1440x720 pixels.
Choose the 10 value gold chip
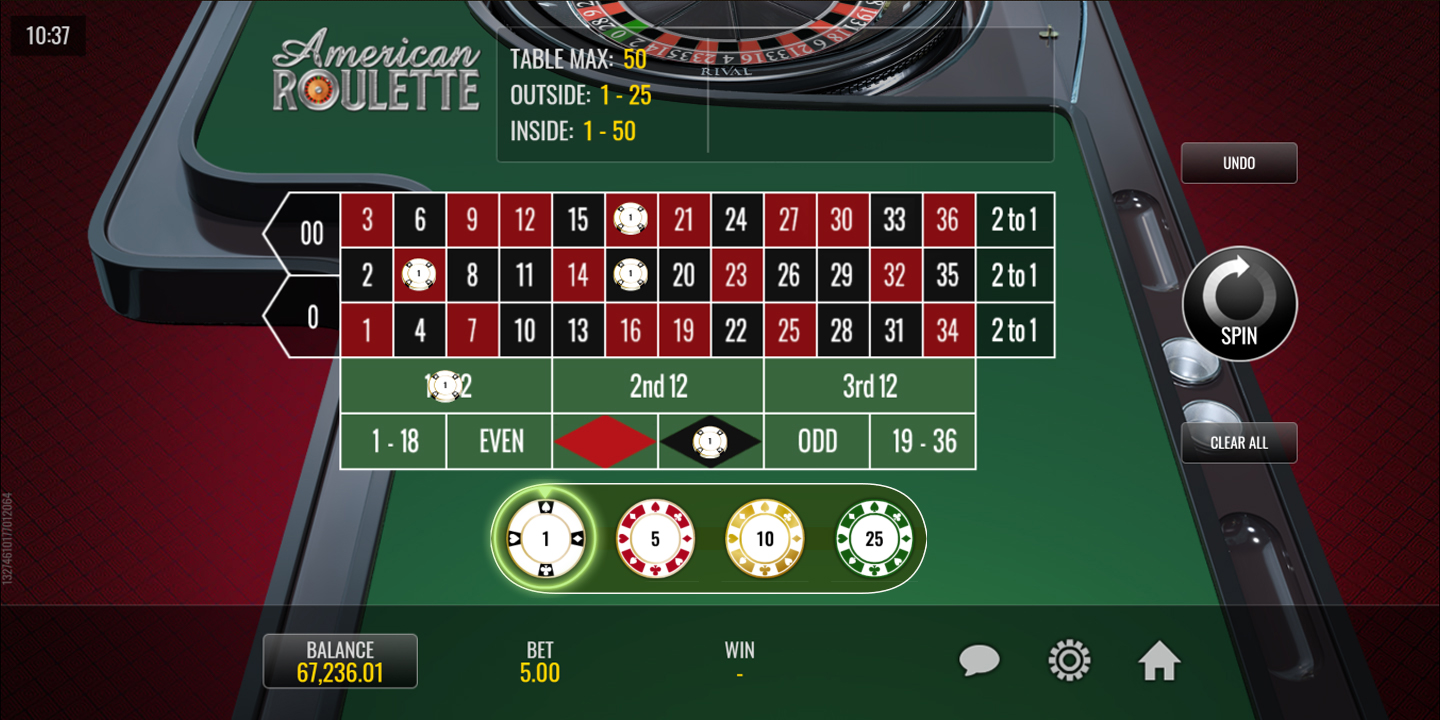765,540
